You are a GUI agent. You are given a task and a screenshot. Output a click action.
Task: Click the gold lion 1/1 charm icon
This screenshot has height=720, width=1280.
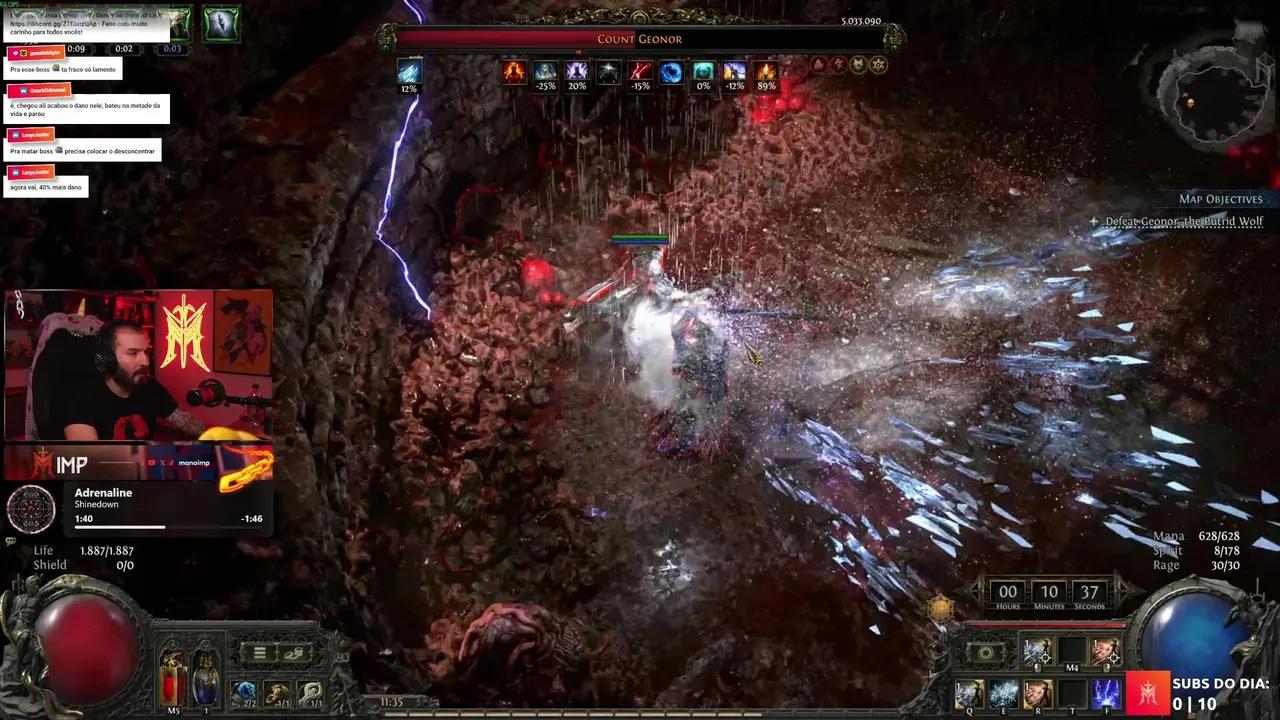click(276, 694)
